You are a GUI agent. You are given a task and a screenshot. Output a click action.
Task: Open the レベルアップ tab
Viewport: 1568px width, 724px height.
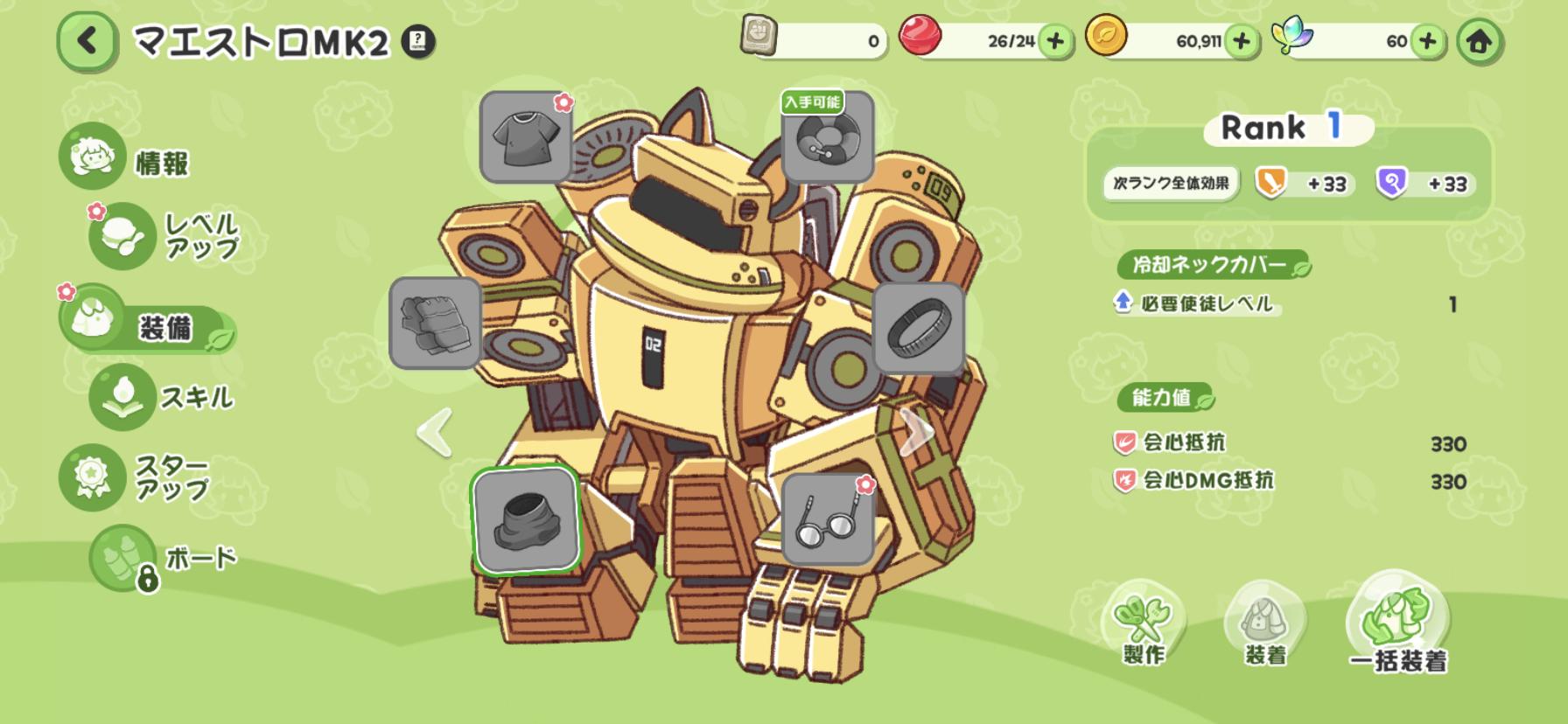[x=166, y=236]
